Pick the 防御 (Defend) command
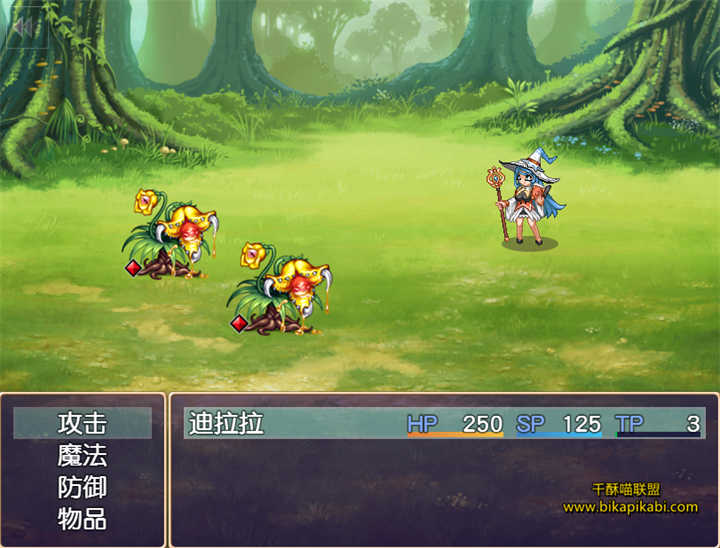The image size is (720, 548). 82,488
